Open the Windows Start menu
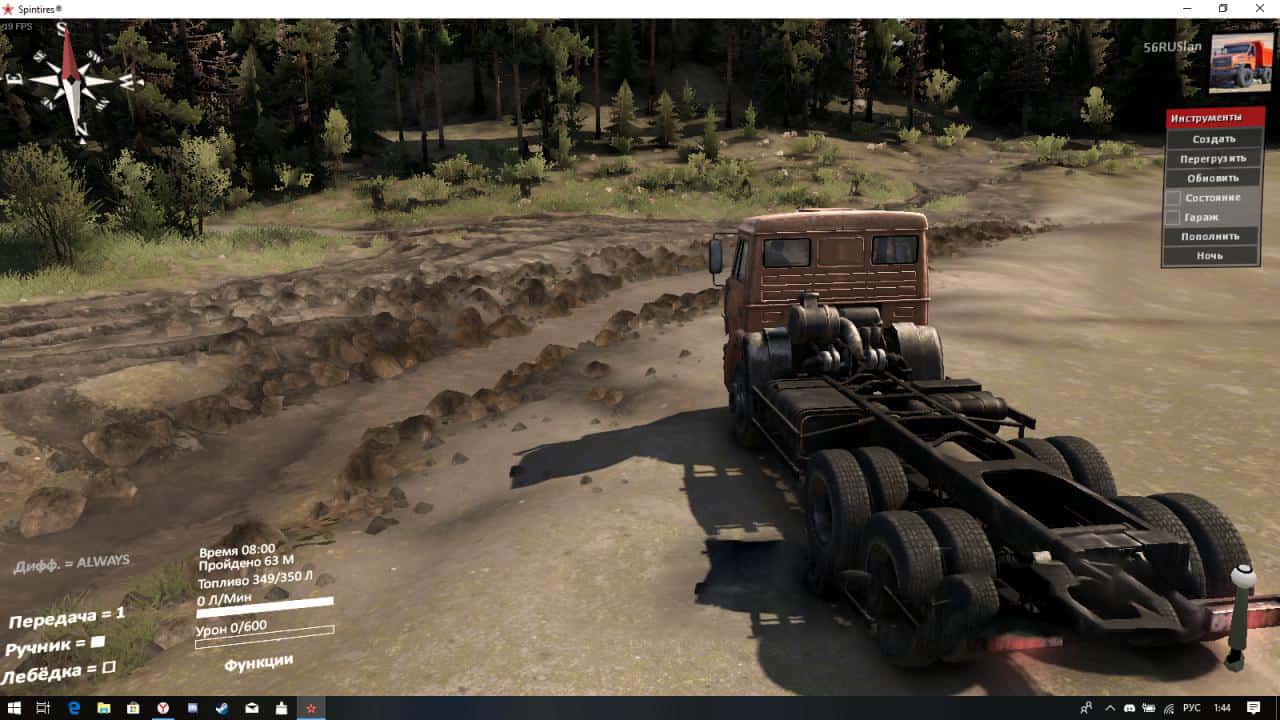 coord(14,708)
